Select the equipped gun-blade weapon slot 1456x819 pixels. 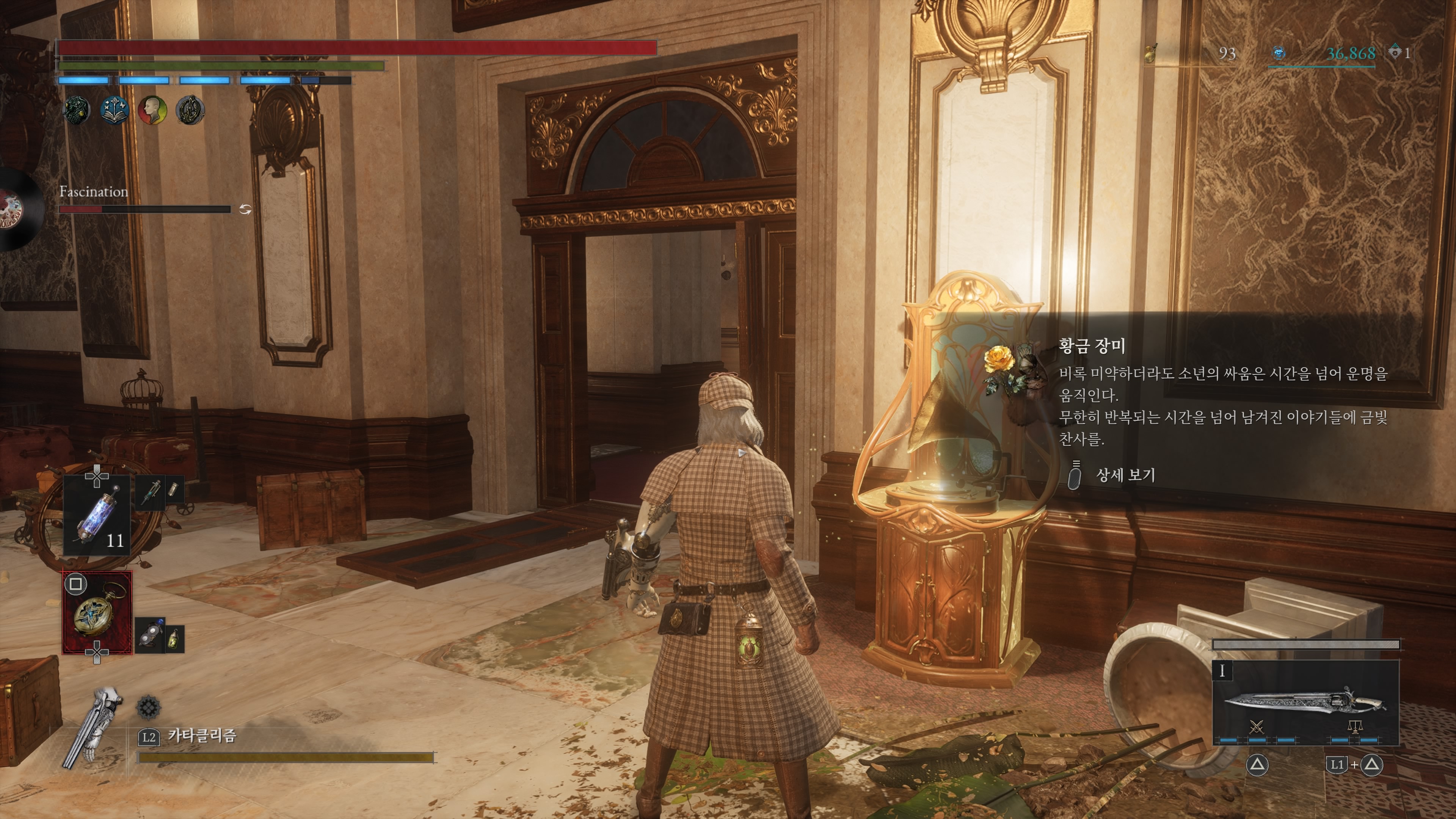(x=1305, y=704)
